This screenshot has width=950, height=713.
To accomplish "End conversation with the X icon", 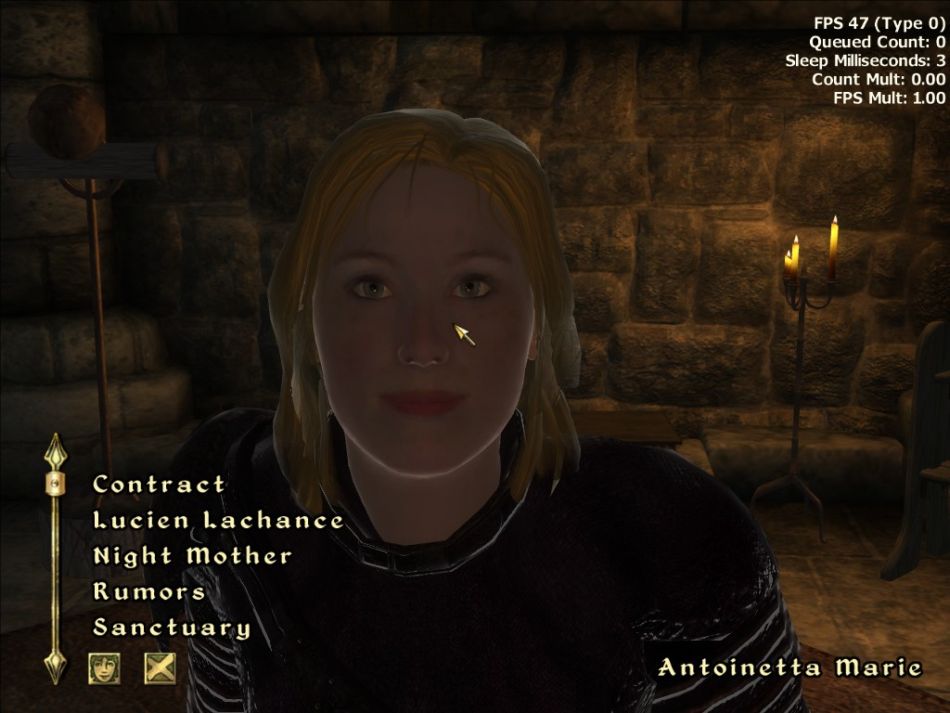I will [x=159, y=667].
